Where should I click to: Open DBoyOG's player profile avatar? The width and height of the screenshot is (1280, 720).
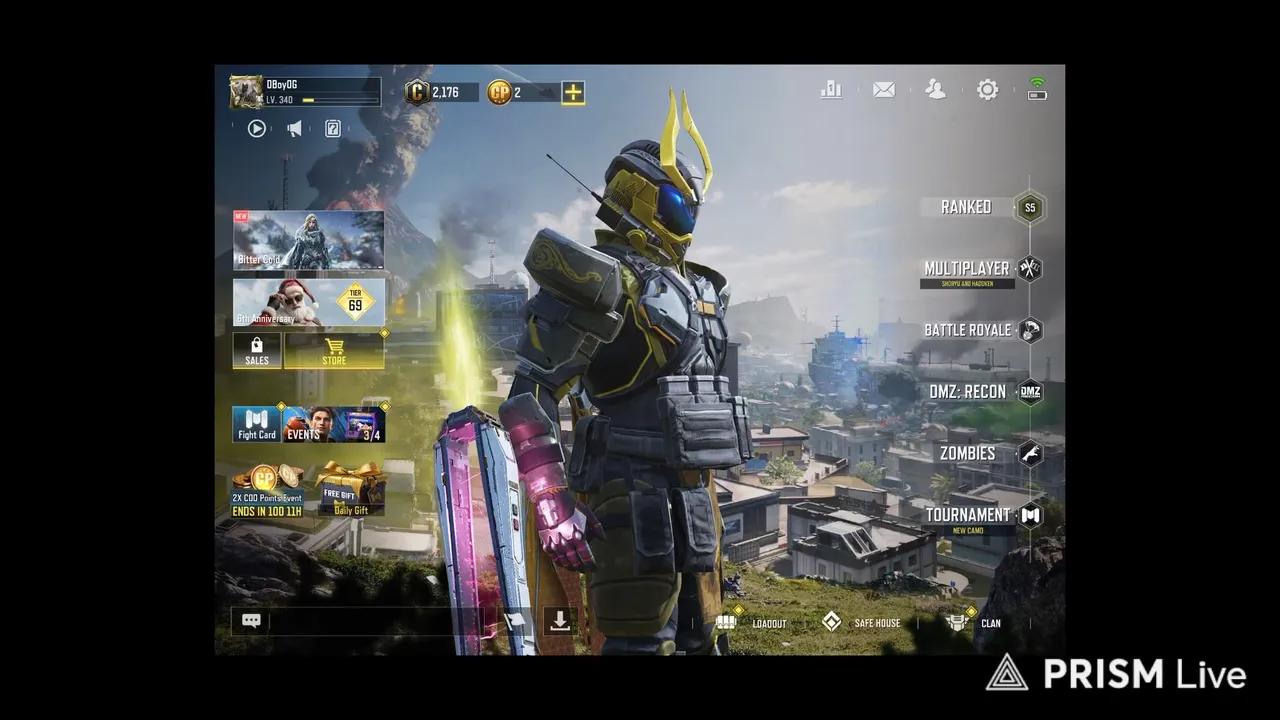(x=246, y=90)
